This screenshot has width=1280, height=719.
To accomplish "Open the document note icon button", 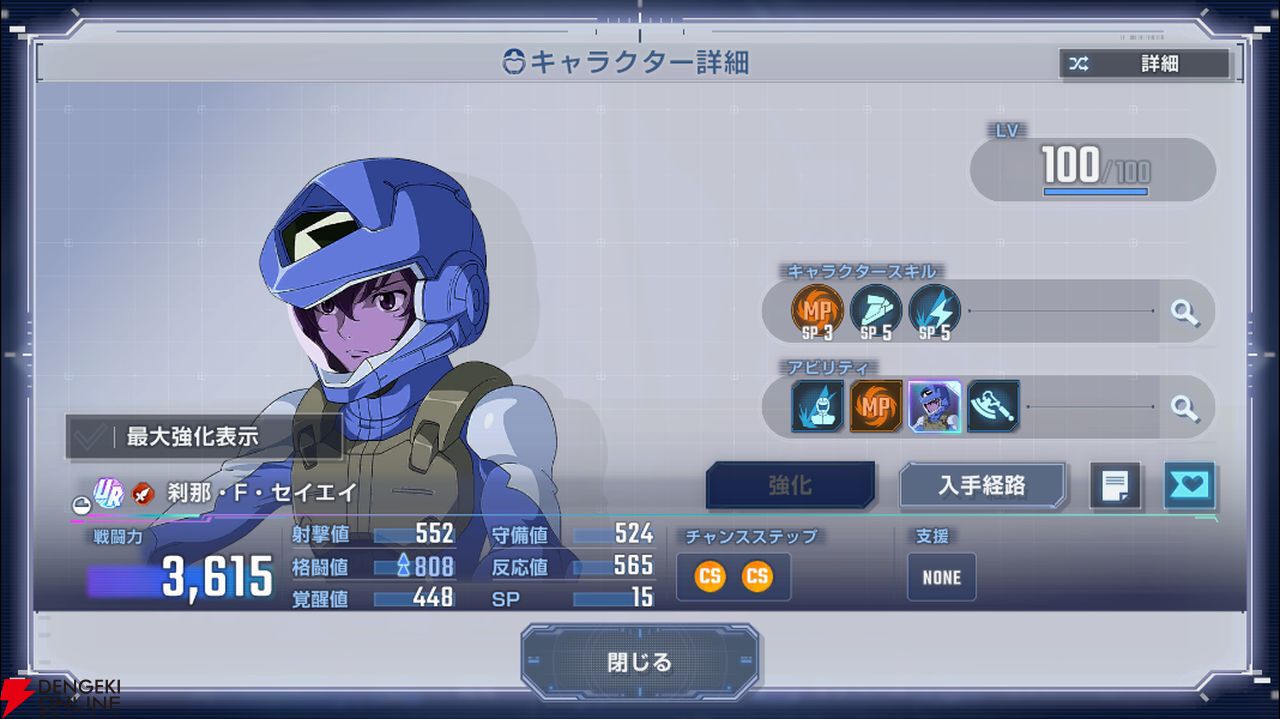I will point(1115,486).
